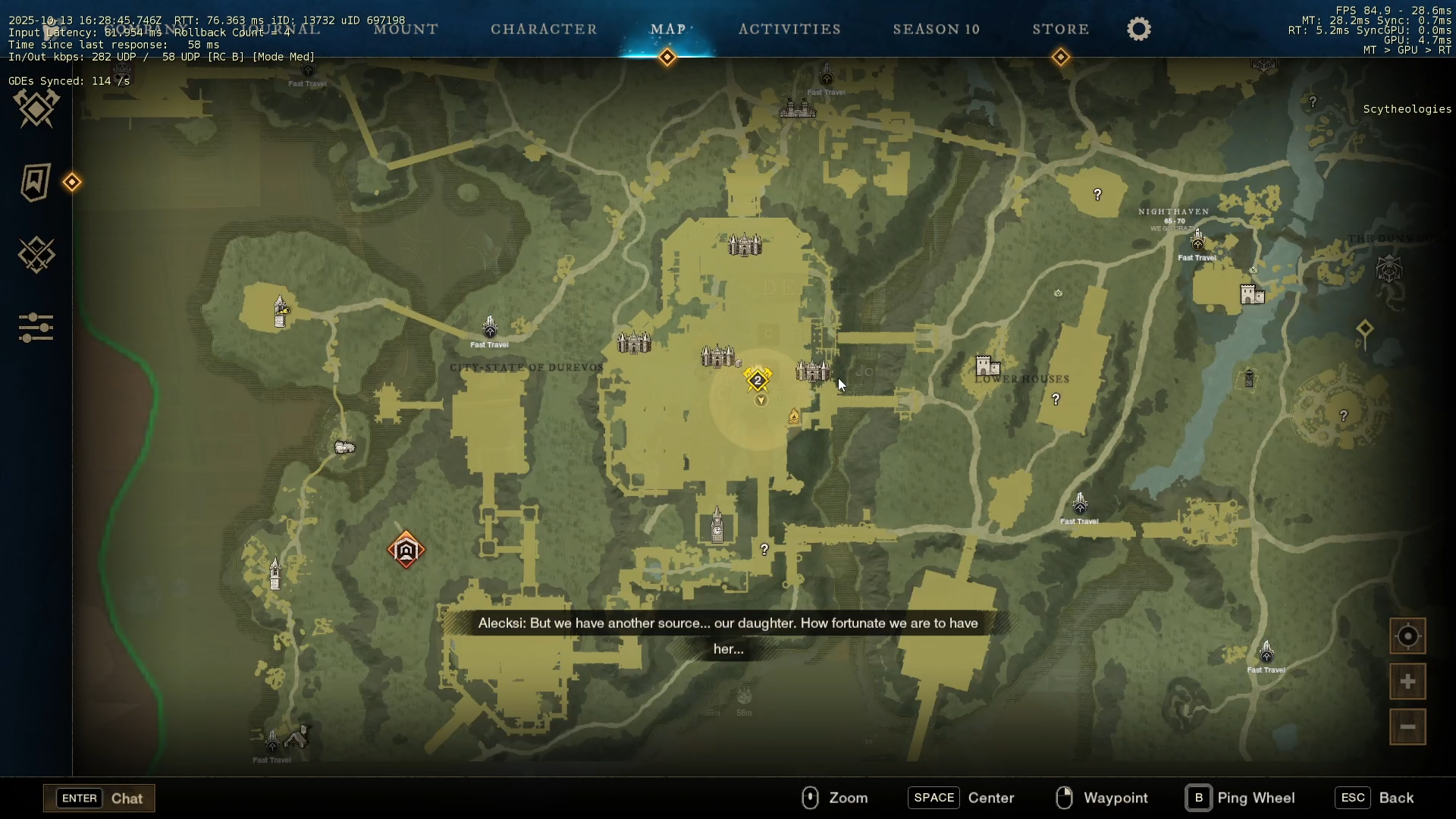This screenshot has height=819, width=1456.
Task: Select the Nighthaven fast travel shrine
Action: click(x=1197, y=241)
